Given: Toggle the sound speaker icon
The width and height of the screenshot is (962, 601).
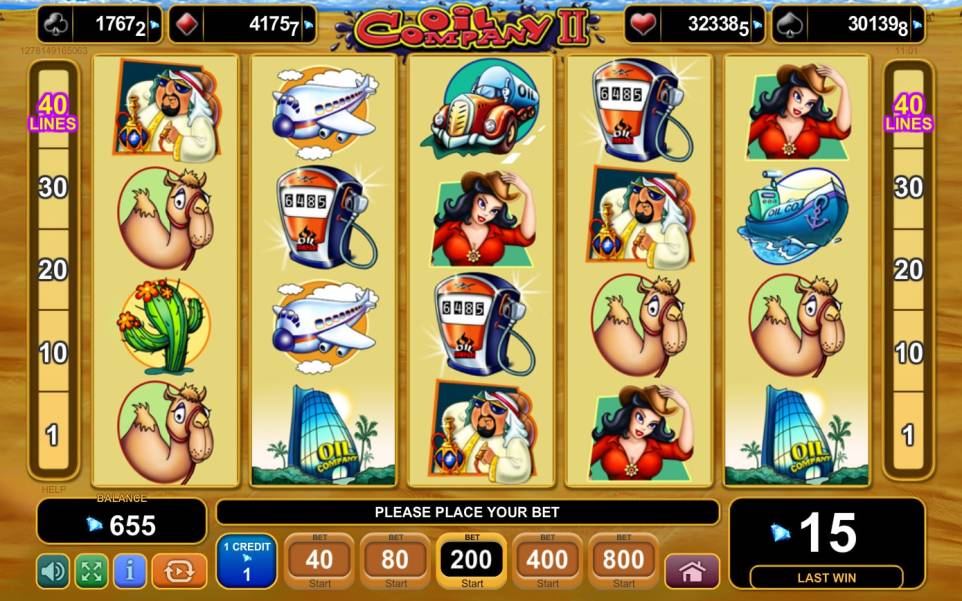Looking at the screenshot, I should point(53,571).
